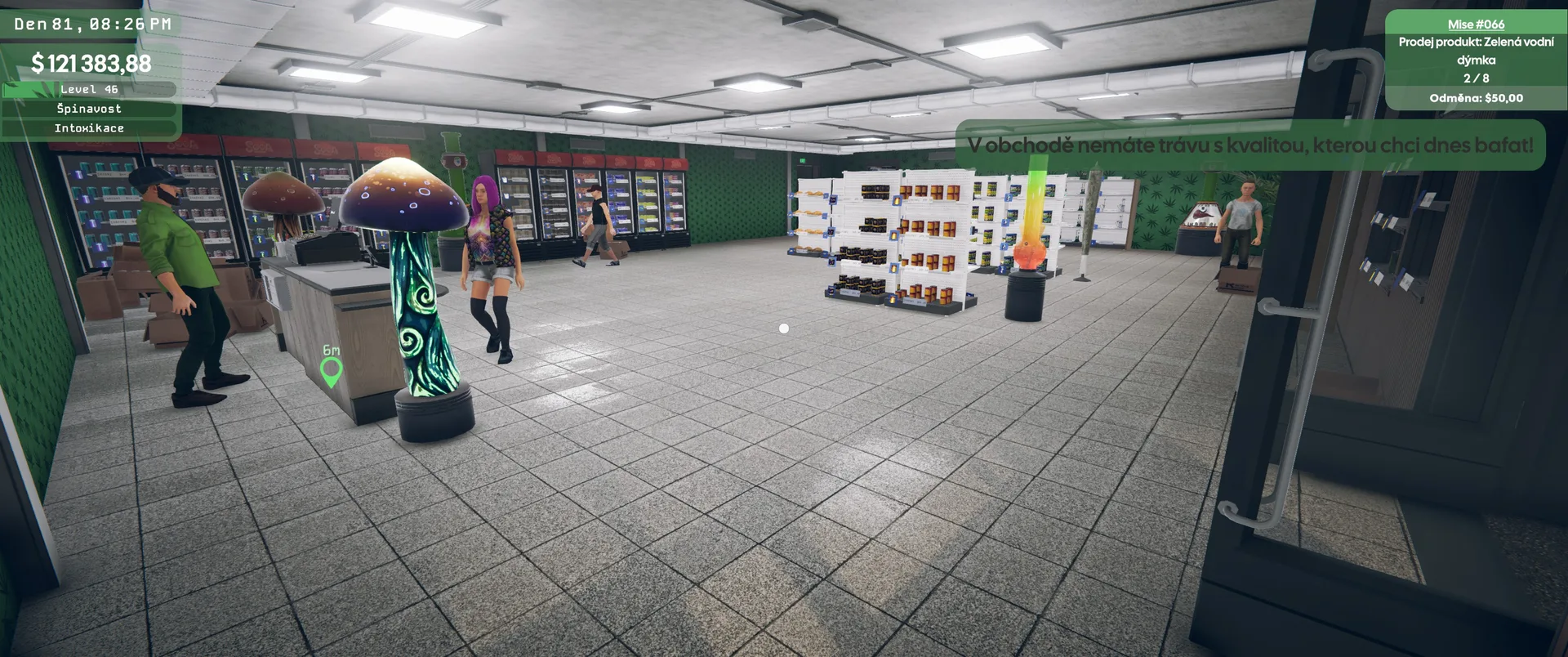Image resolution: width=1568 pixels, height=657 pixels.
Task: Select the green 6m waypoint marker
Action: pyautogui.click(x=331, y=372)
